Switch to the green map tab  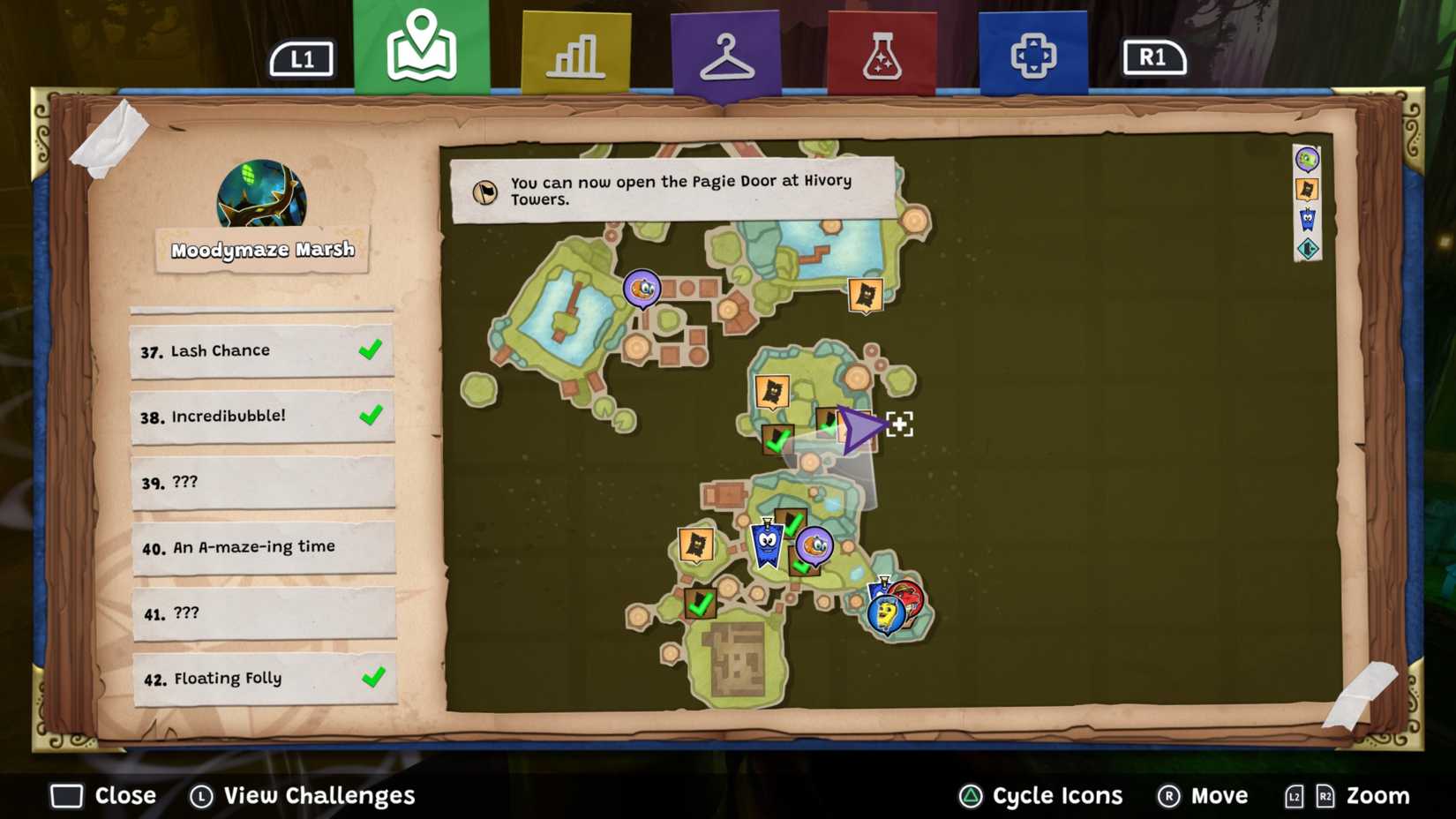coord(422,47)
